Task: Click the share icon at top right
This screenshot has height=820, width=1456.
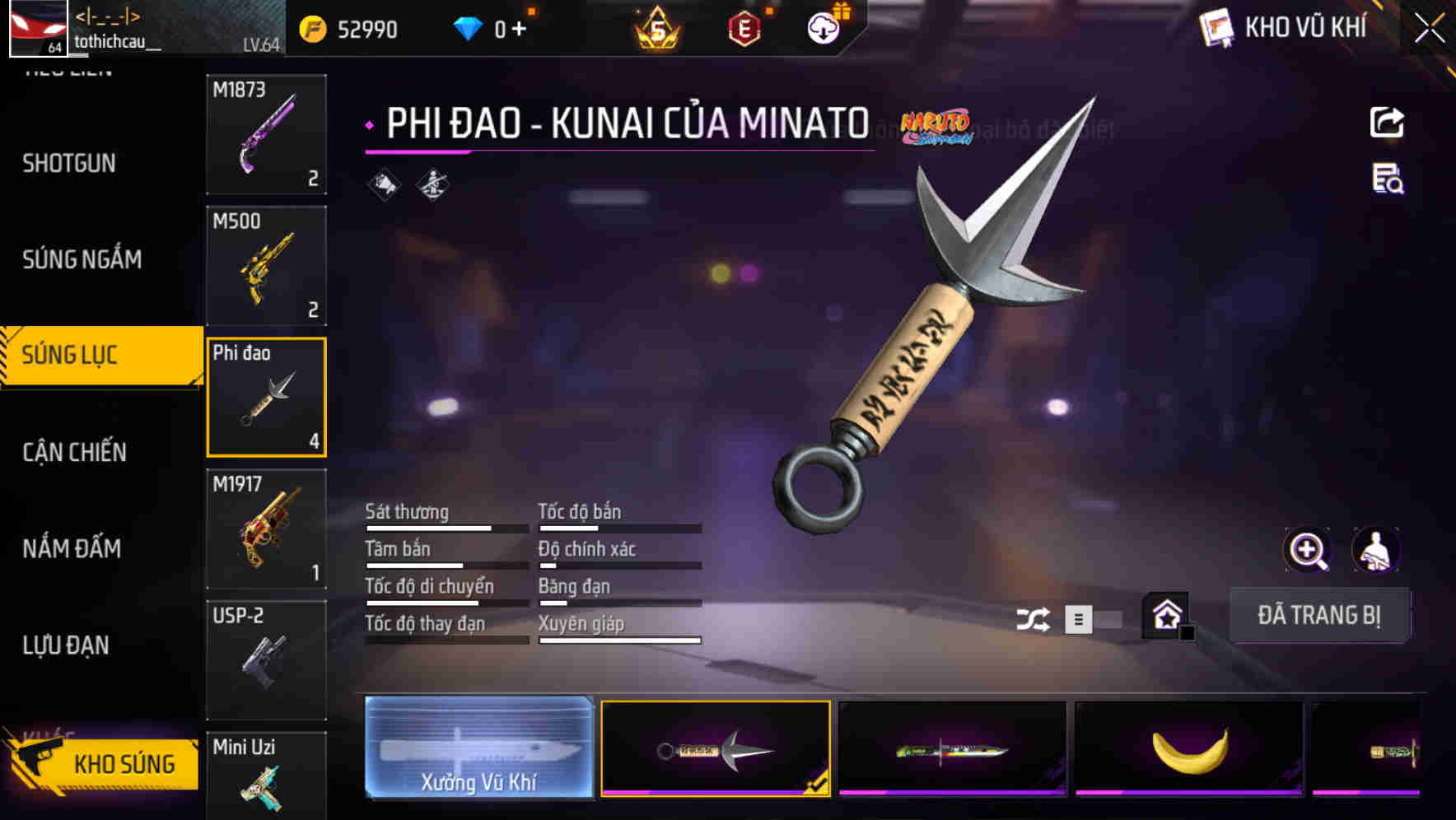Action: pos(1388,121)
